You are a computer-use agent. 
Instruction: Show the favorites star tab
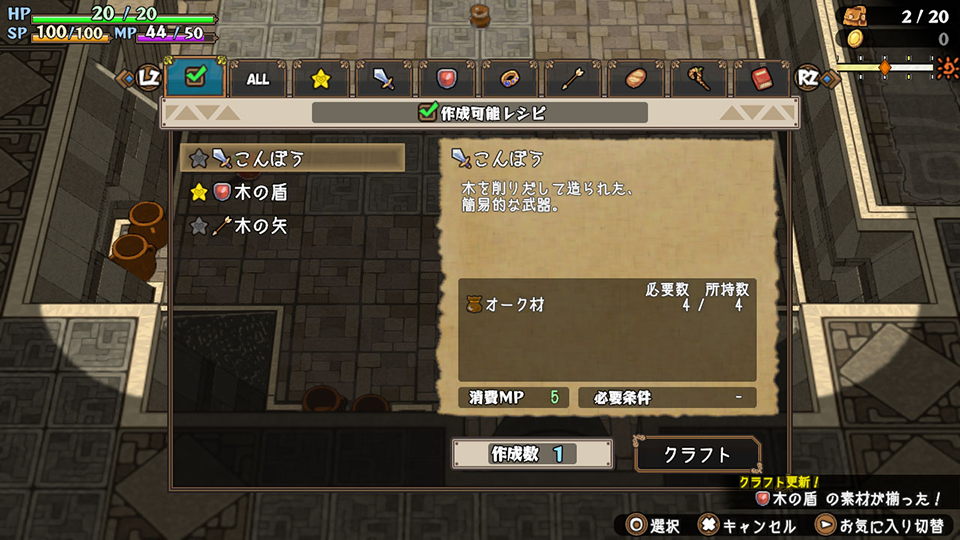(321, 79)
